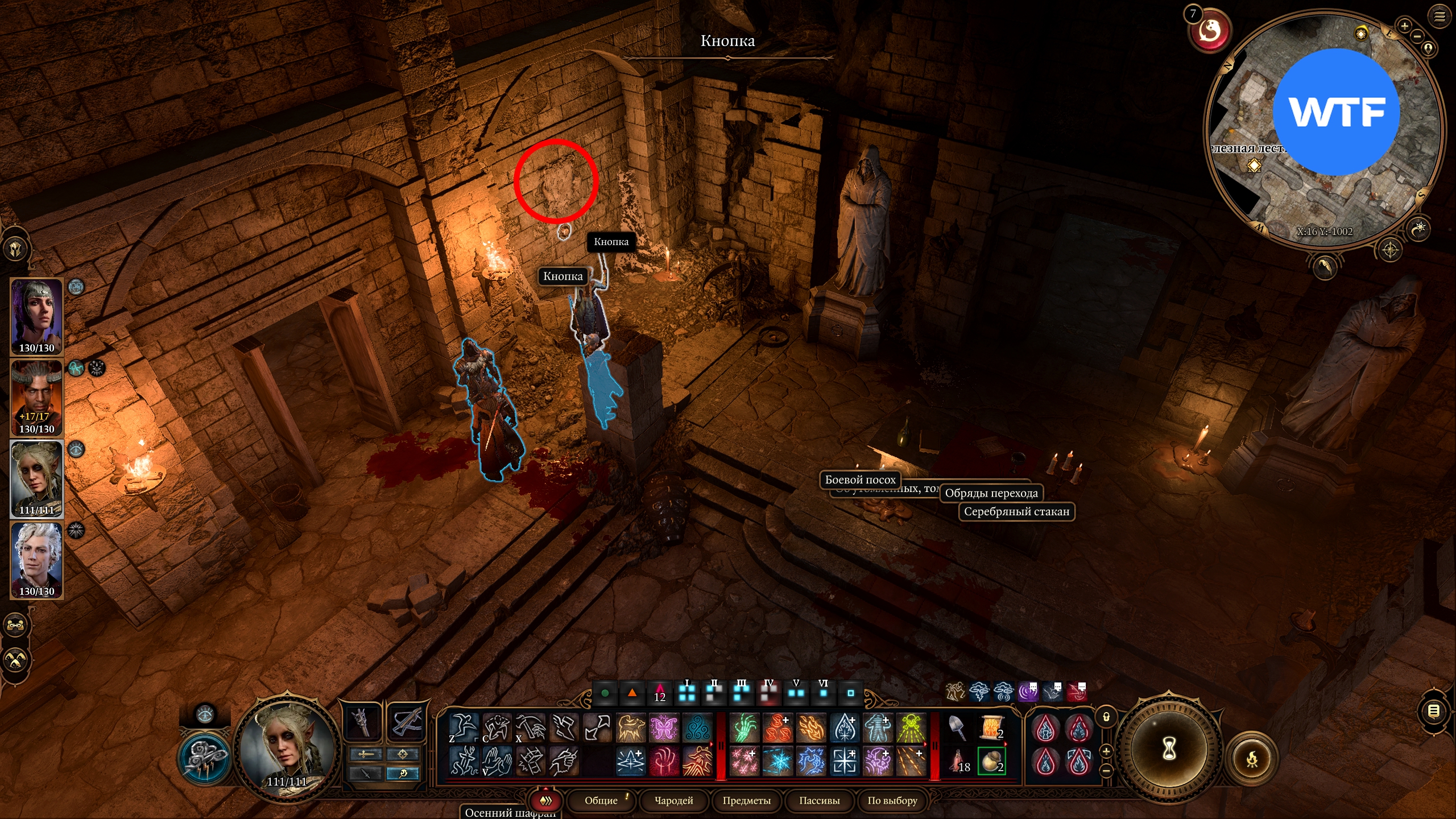This screenshot has width=1456, height=819.
Task: Use the shovel item in the hotbar
Action: coord(958,728)
